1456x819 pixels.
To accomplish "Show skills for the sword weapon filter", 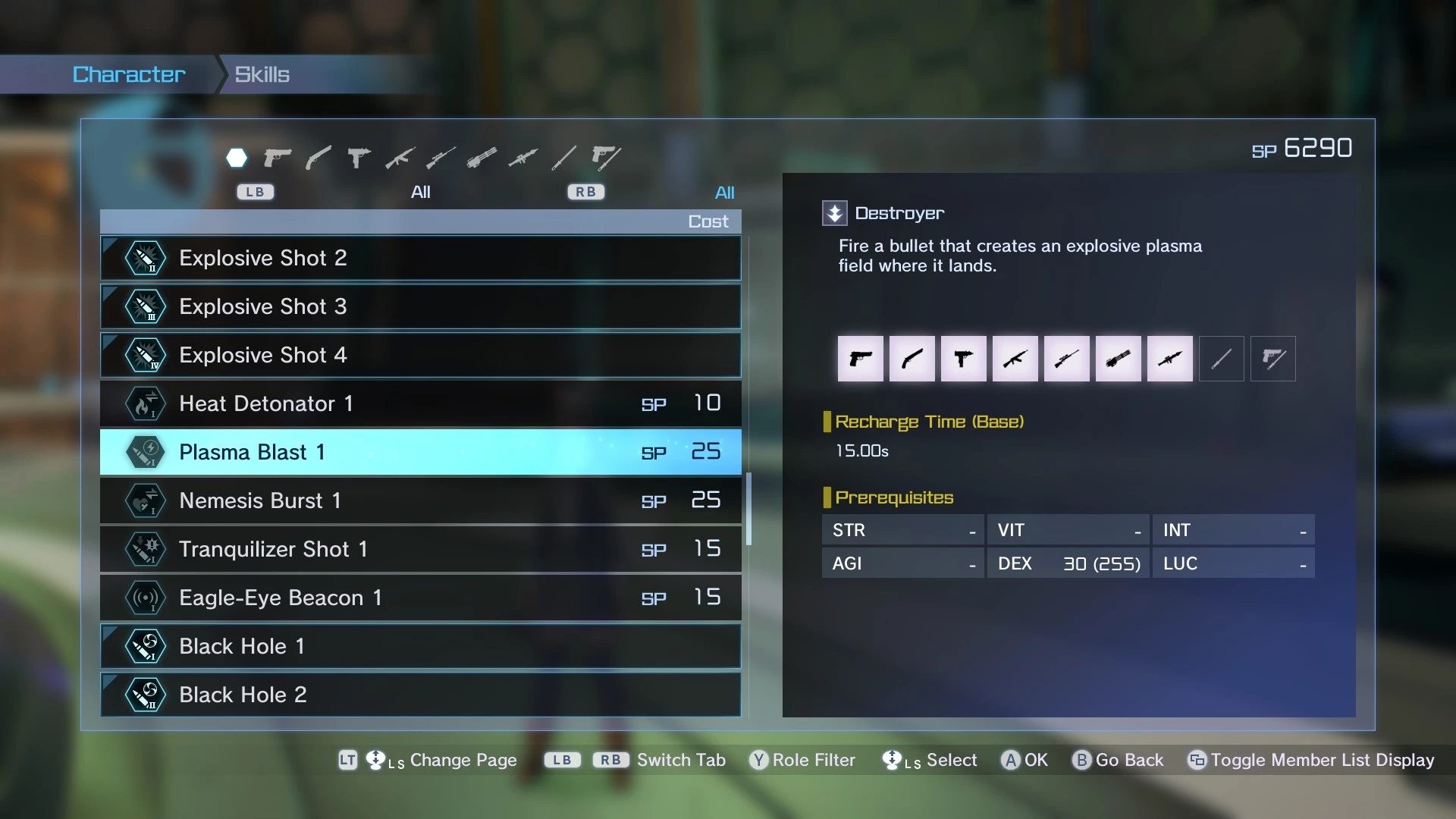I will (563, 158).
